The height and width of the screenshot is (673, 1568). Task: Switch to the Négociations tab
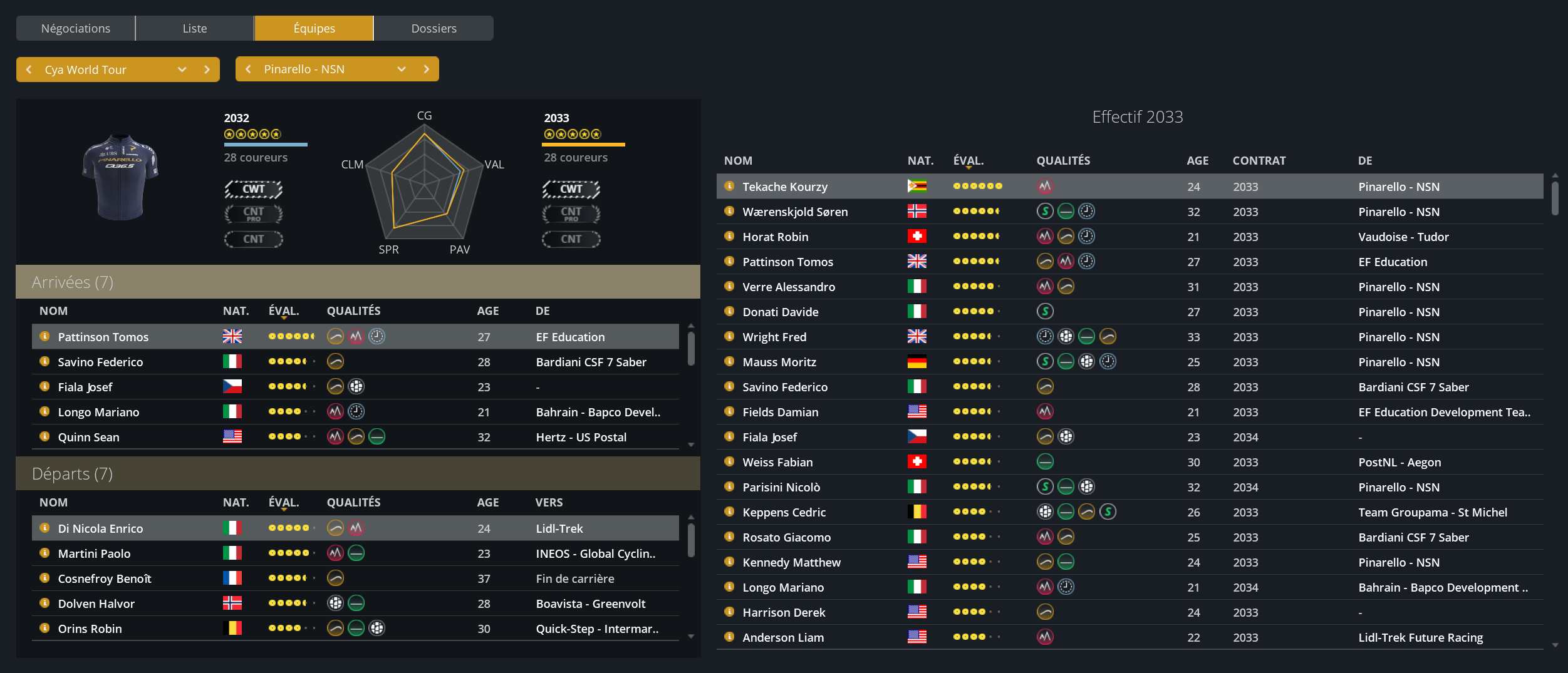click(75, 28)
